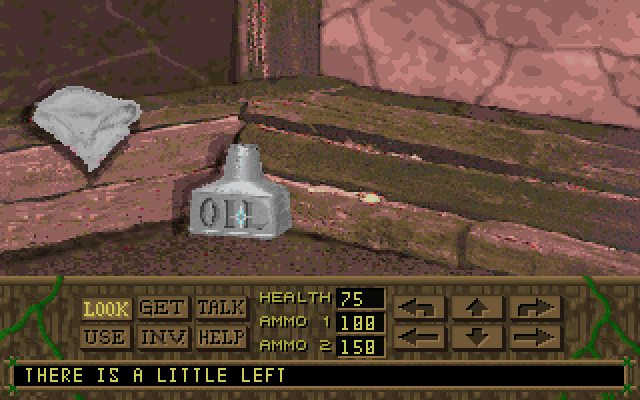Move backward with the down arrow

477,336
